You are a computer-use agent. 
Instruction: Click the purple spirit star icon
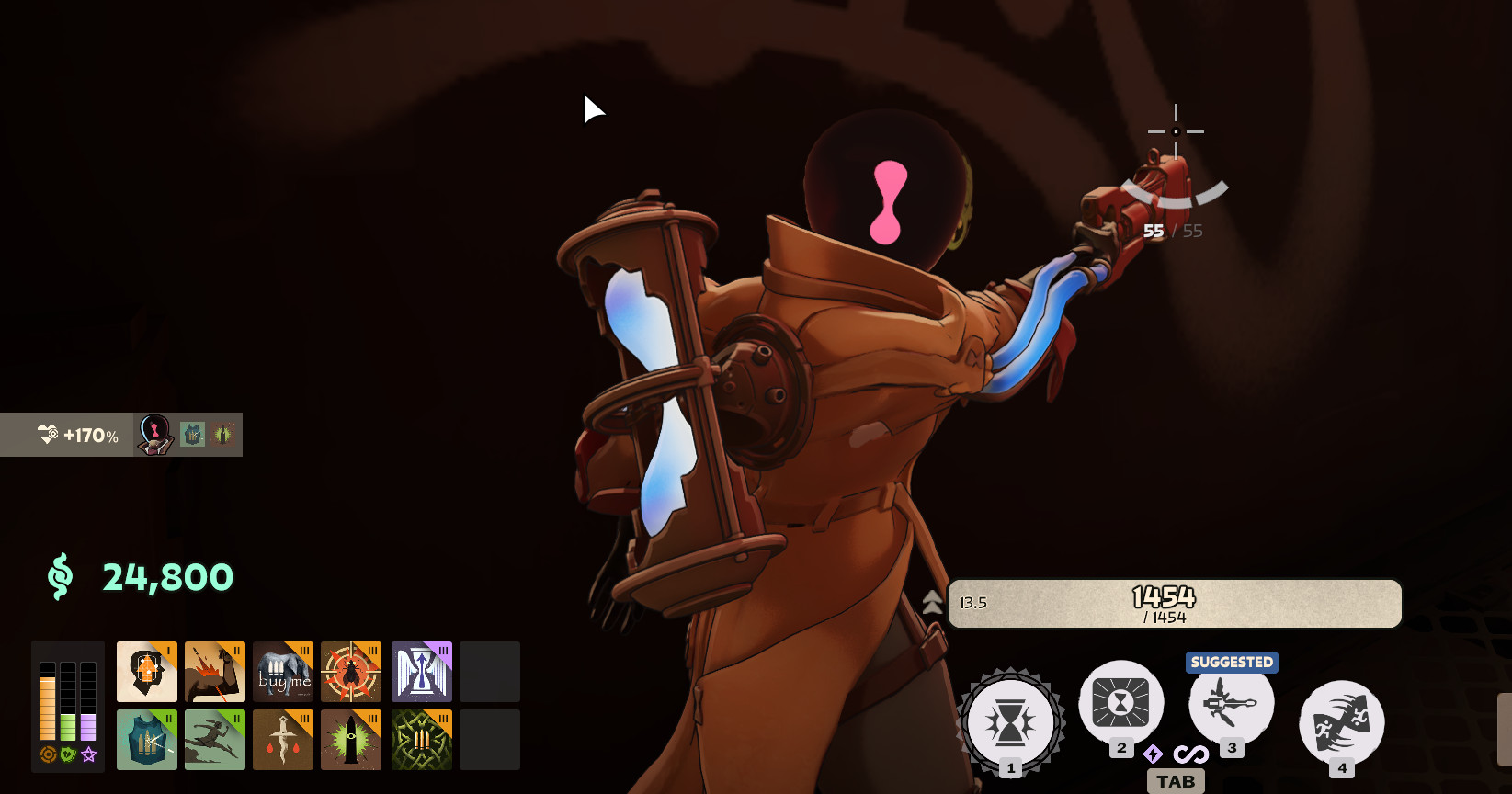click(x=88, y=754)
